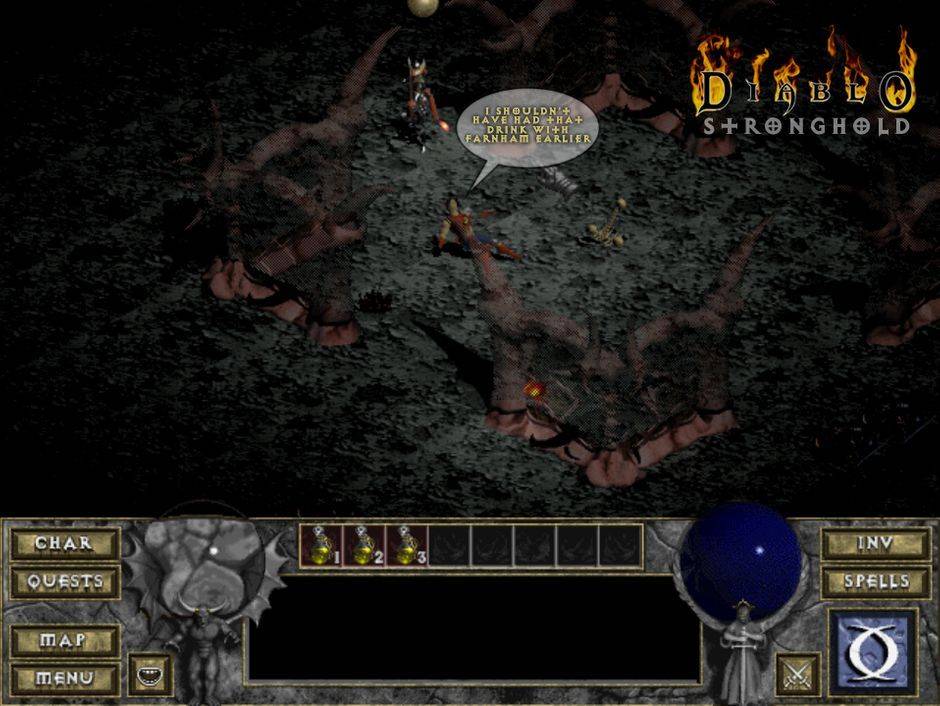Open the INV inventory panel
The width and height of the screenshot is (940, 706).
pyautogui.click(x=874, y=544)
